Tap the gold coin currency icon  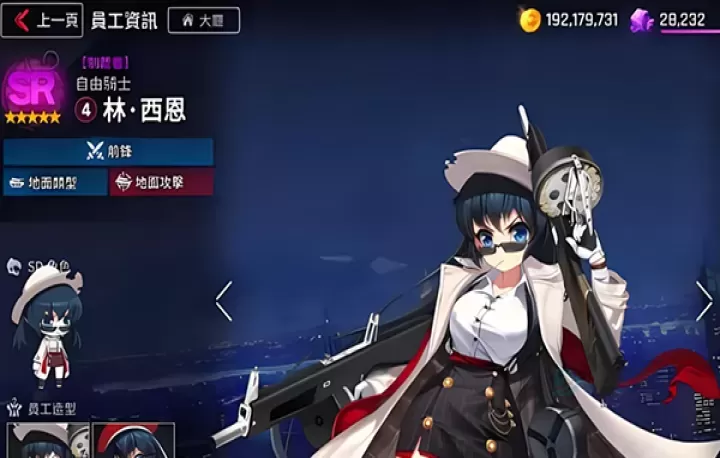click(528, 19)
